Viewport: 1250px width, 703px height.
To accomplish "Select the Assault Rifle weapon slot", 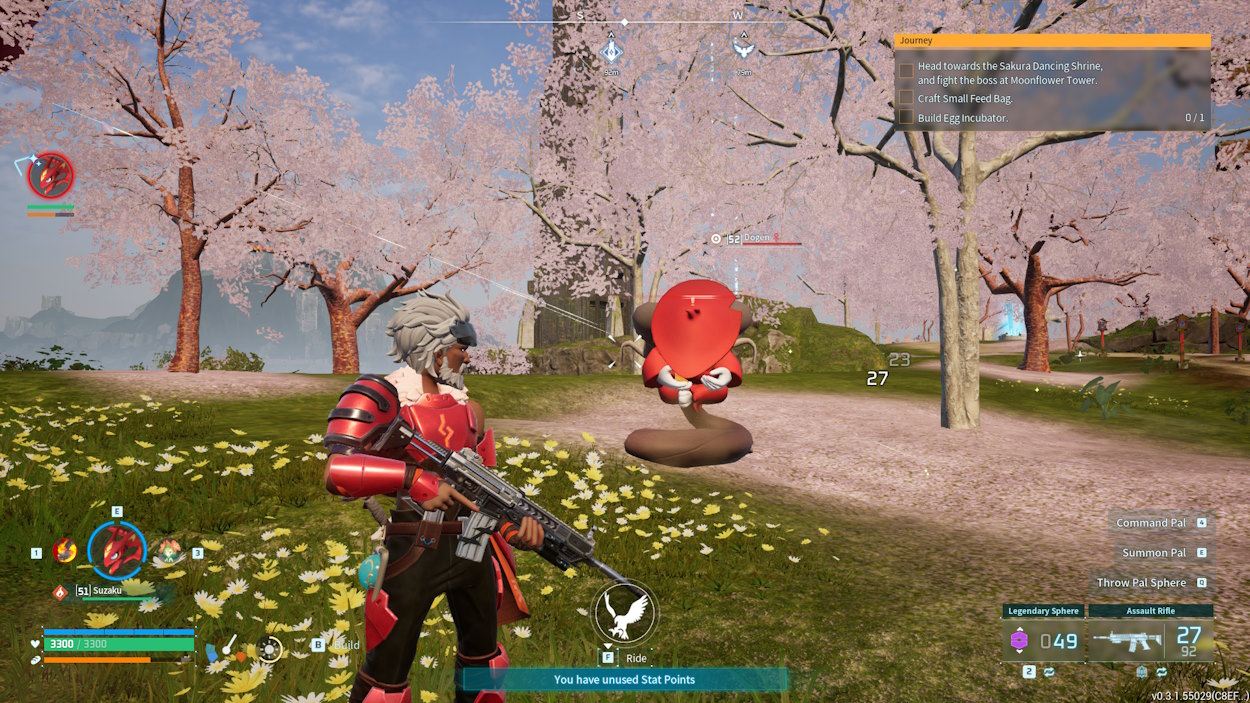I will pyautogui.click(x=1150, y=640).
